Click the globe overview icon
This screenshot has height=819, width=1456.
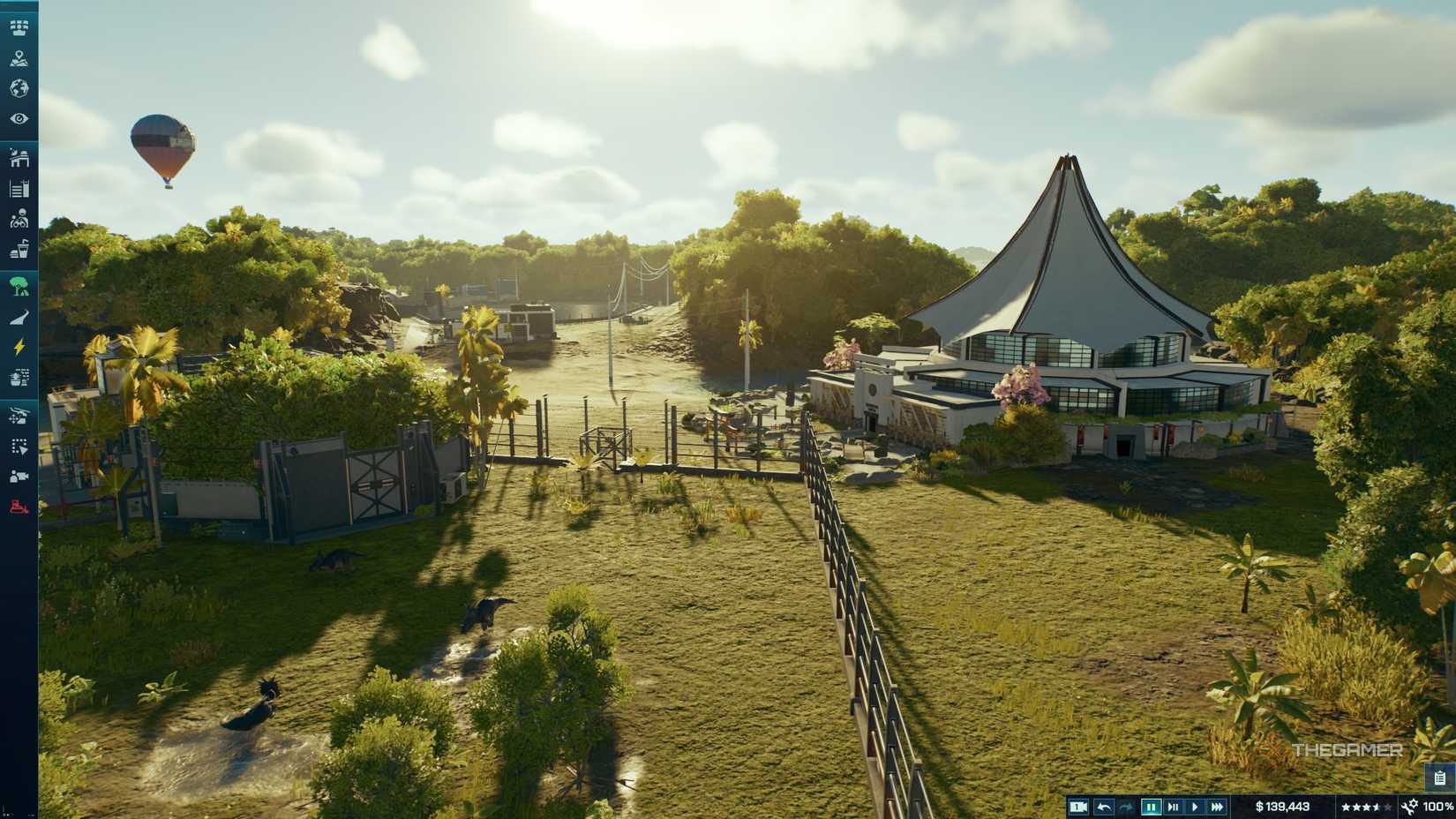19,89
